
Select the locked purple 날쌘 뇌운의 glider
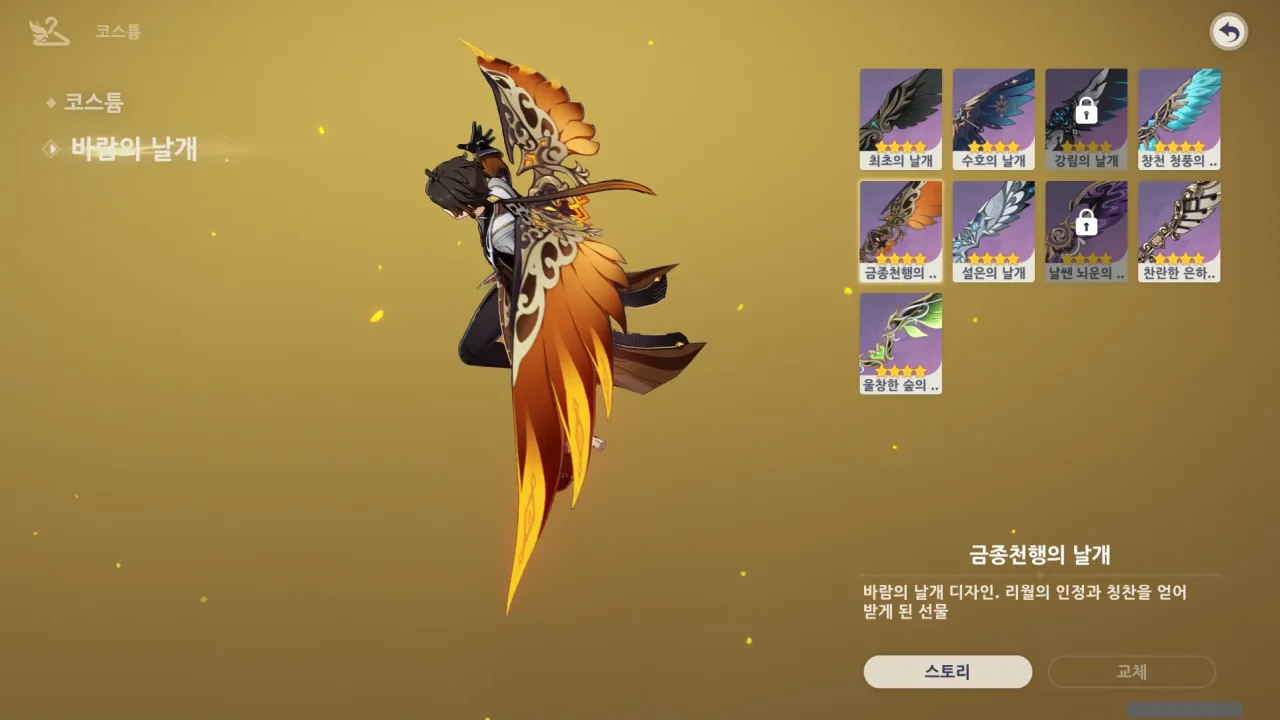1086,231
